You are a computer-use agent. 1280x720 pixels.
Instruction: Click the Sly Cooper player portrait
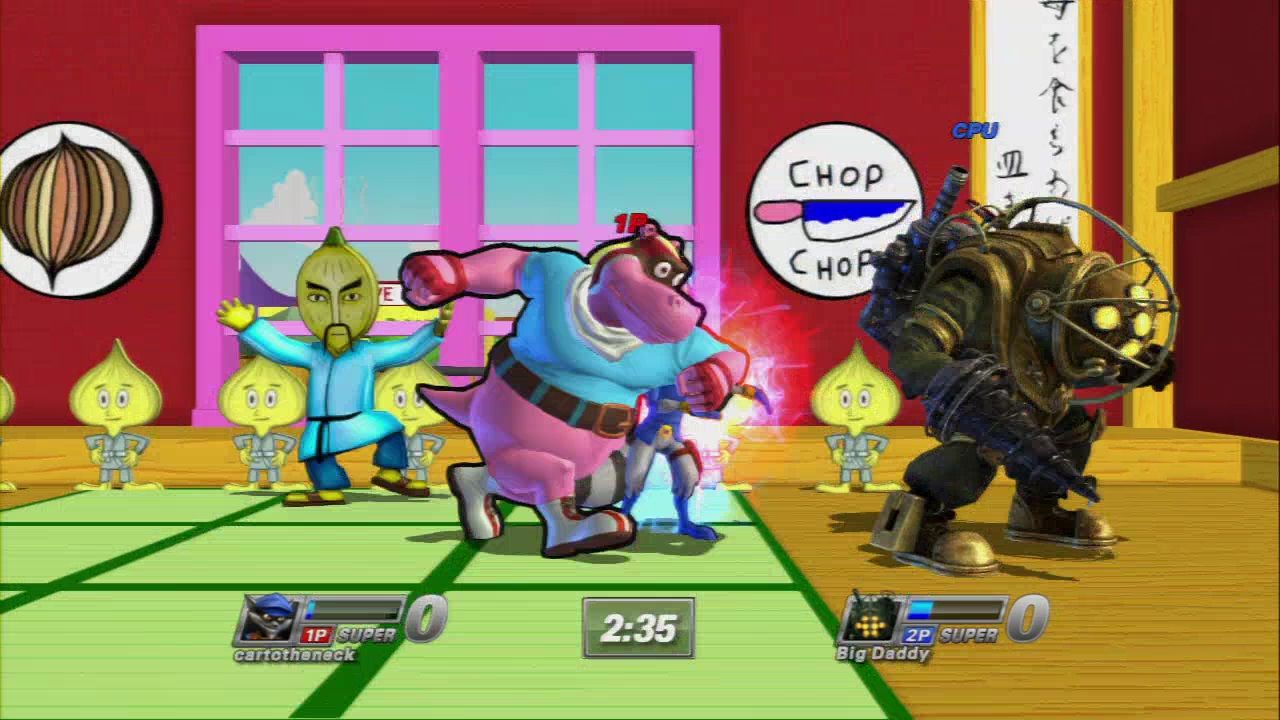(x=268, y=619)
